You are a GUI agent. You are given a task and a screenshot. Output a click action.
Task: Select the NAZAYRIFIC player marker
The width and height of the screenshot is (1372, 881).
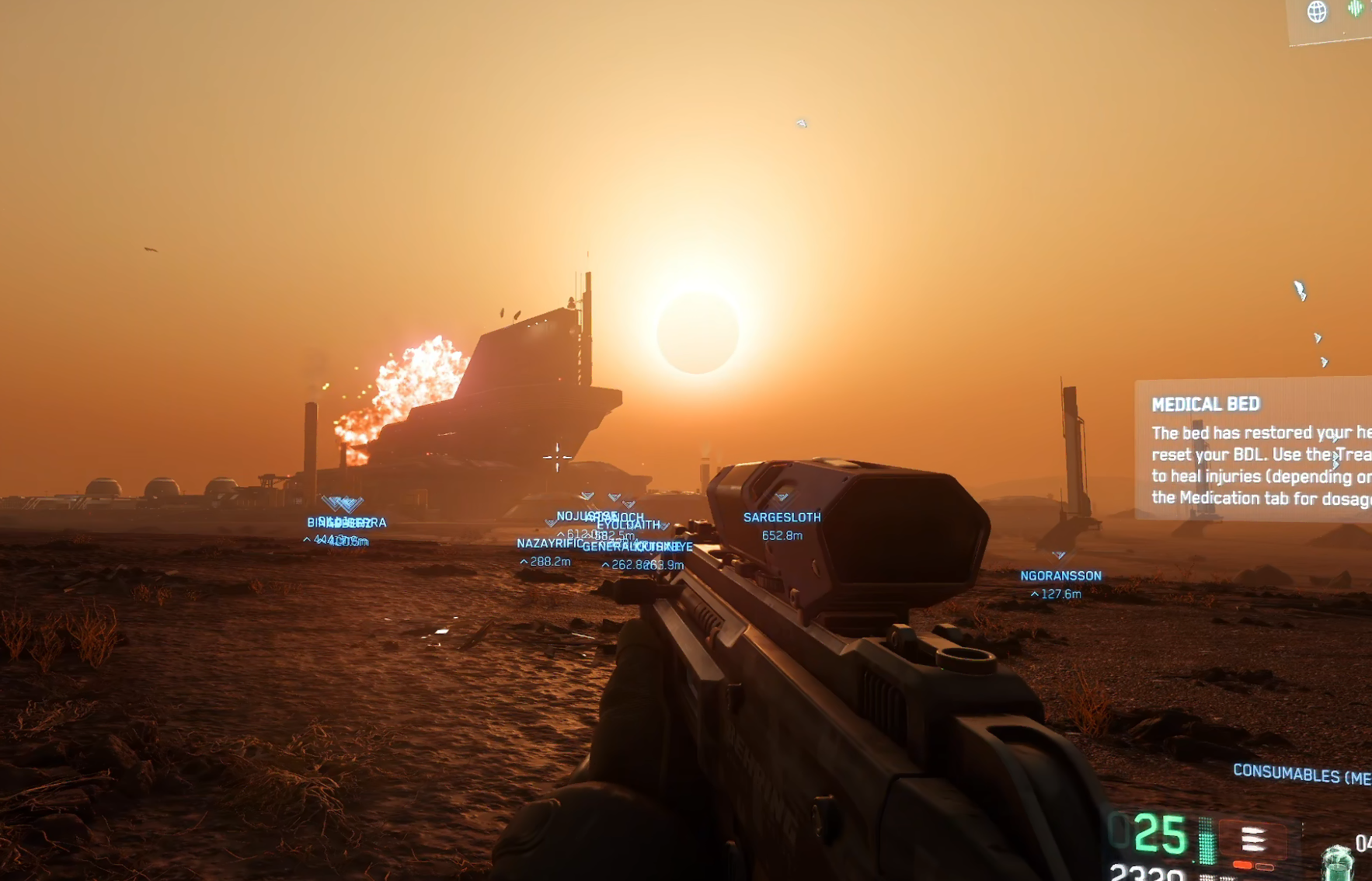(548, 544)
